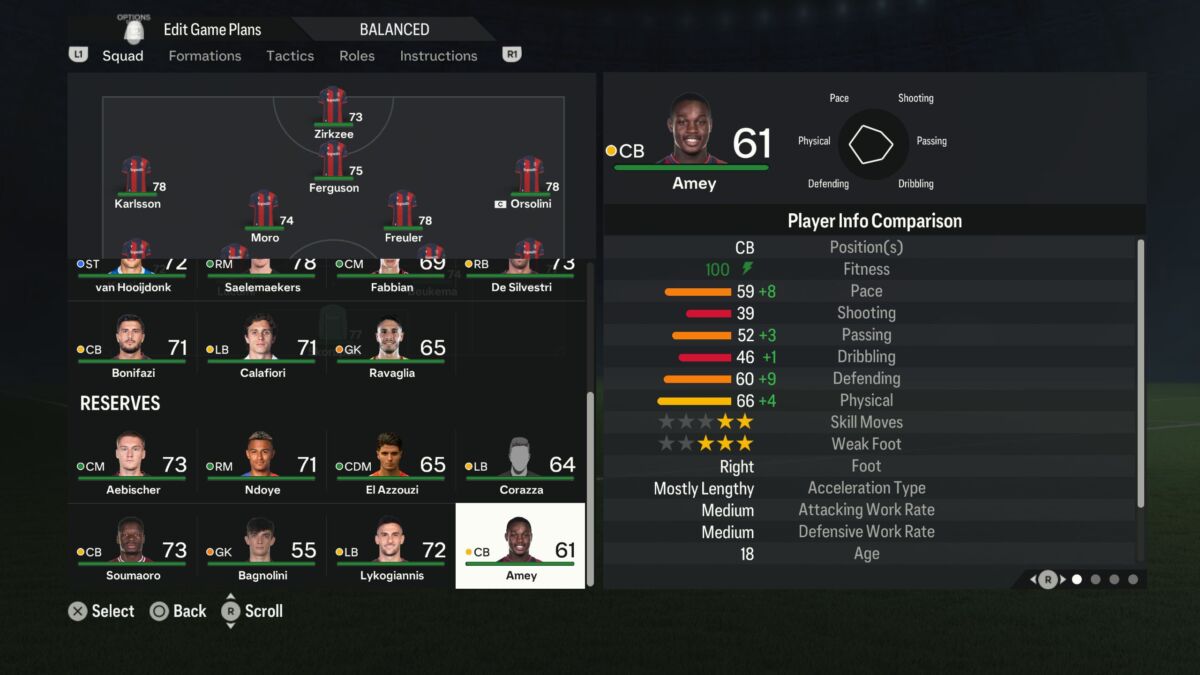Switch to the Formations tab
Screen dimensions: 1200x675
point(205,56)
